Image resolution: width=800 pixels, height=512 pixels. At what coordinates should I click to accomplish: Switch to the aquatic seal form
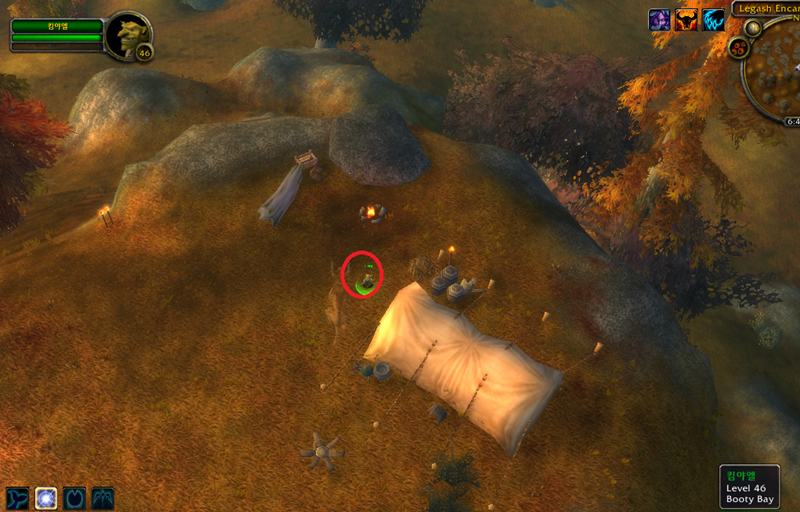coord(17,498)
